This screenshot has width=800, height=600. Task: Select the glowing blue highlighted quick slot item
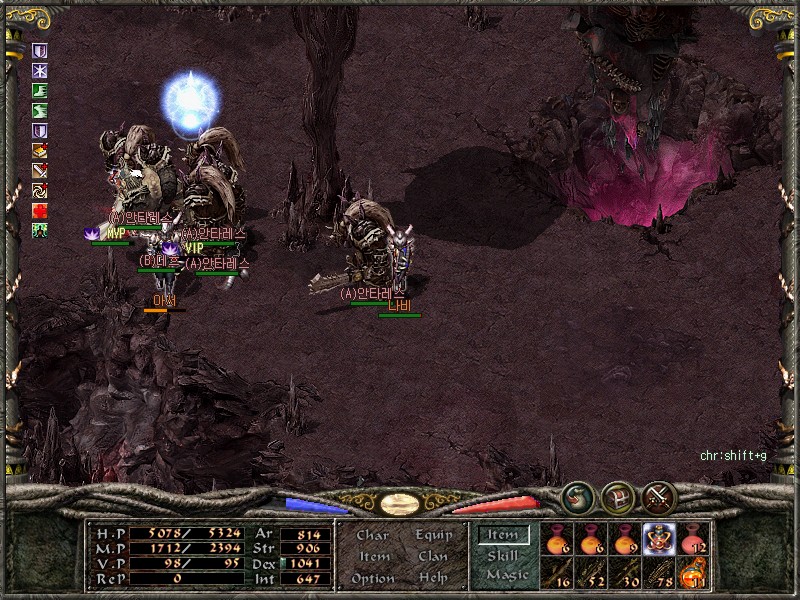(659, 538)
